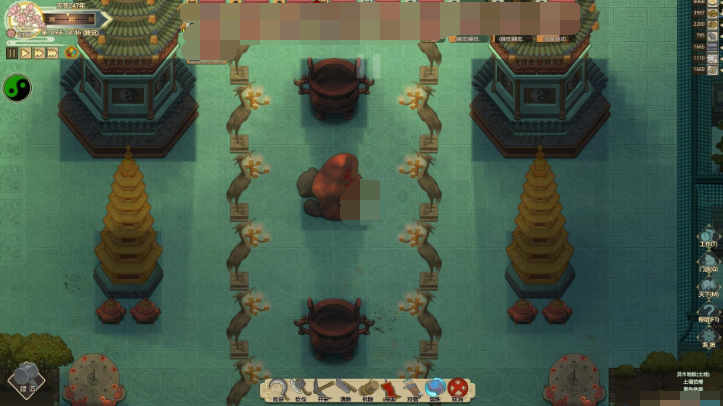Viewport: 723px width, 406px height.
Task: Open the five-elements colored orb icon
Action: 71,53
